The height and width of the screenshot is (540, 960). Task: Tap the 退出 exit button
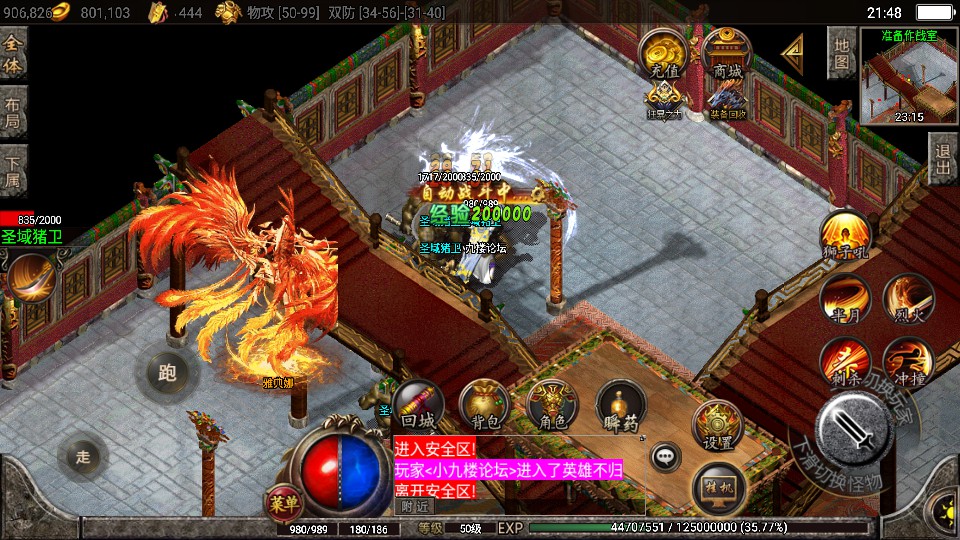pyautogui.click(x=942, y=159)
